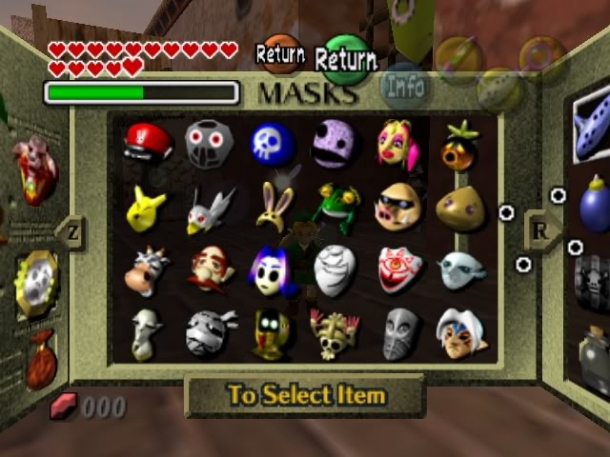
Task: Pick the purple Stone Mask
Action: [334, 145]
